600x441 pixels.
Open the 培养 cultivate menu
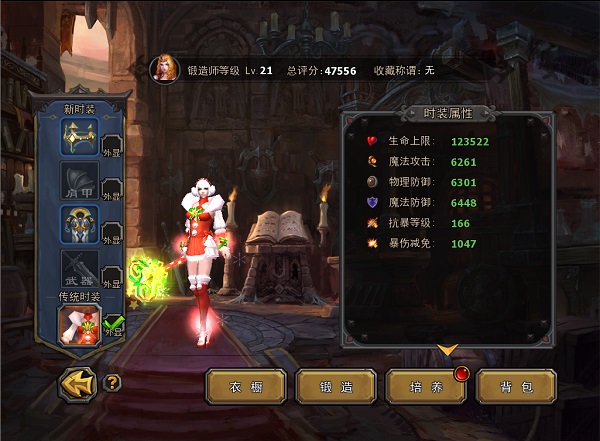pos(426,386)
